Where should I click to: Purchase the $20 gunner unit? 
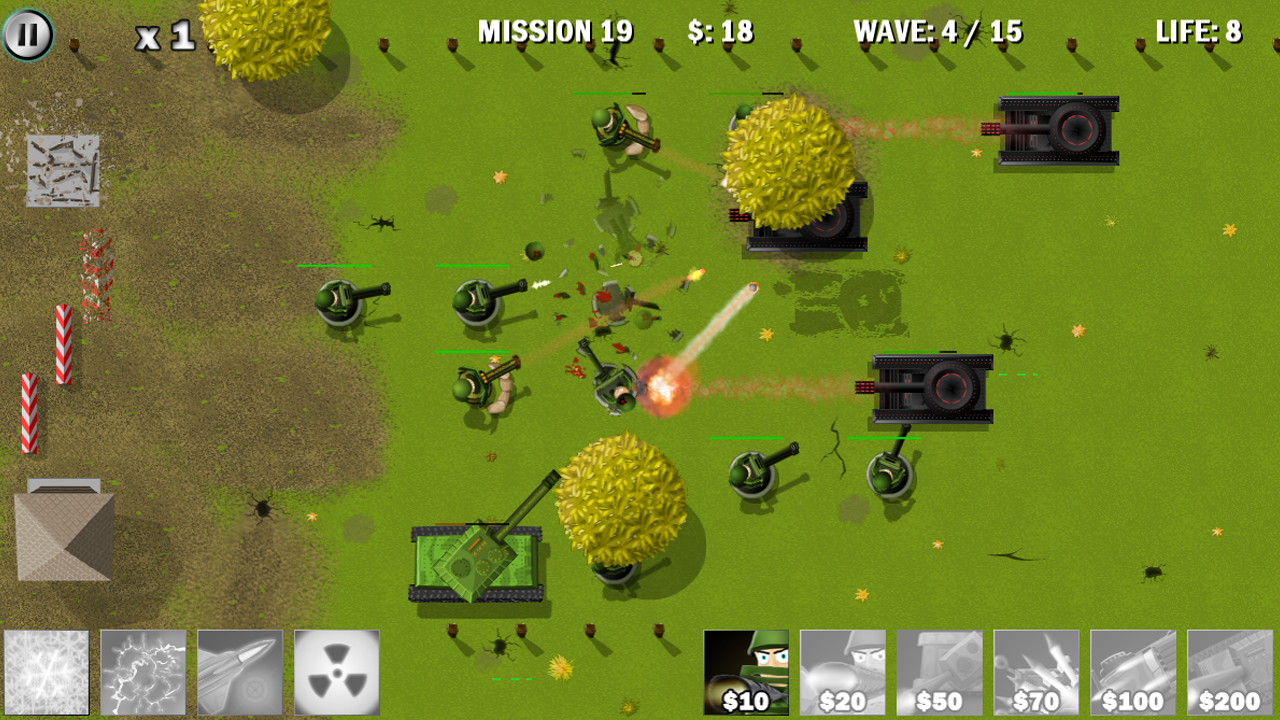[843, 672]
